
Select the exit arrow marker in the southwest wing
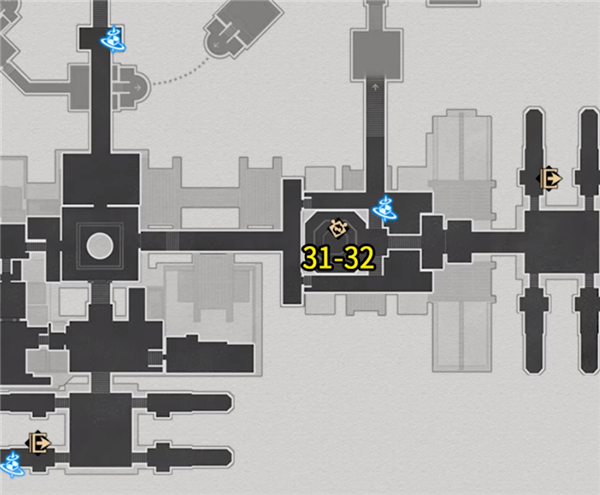40,441
